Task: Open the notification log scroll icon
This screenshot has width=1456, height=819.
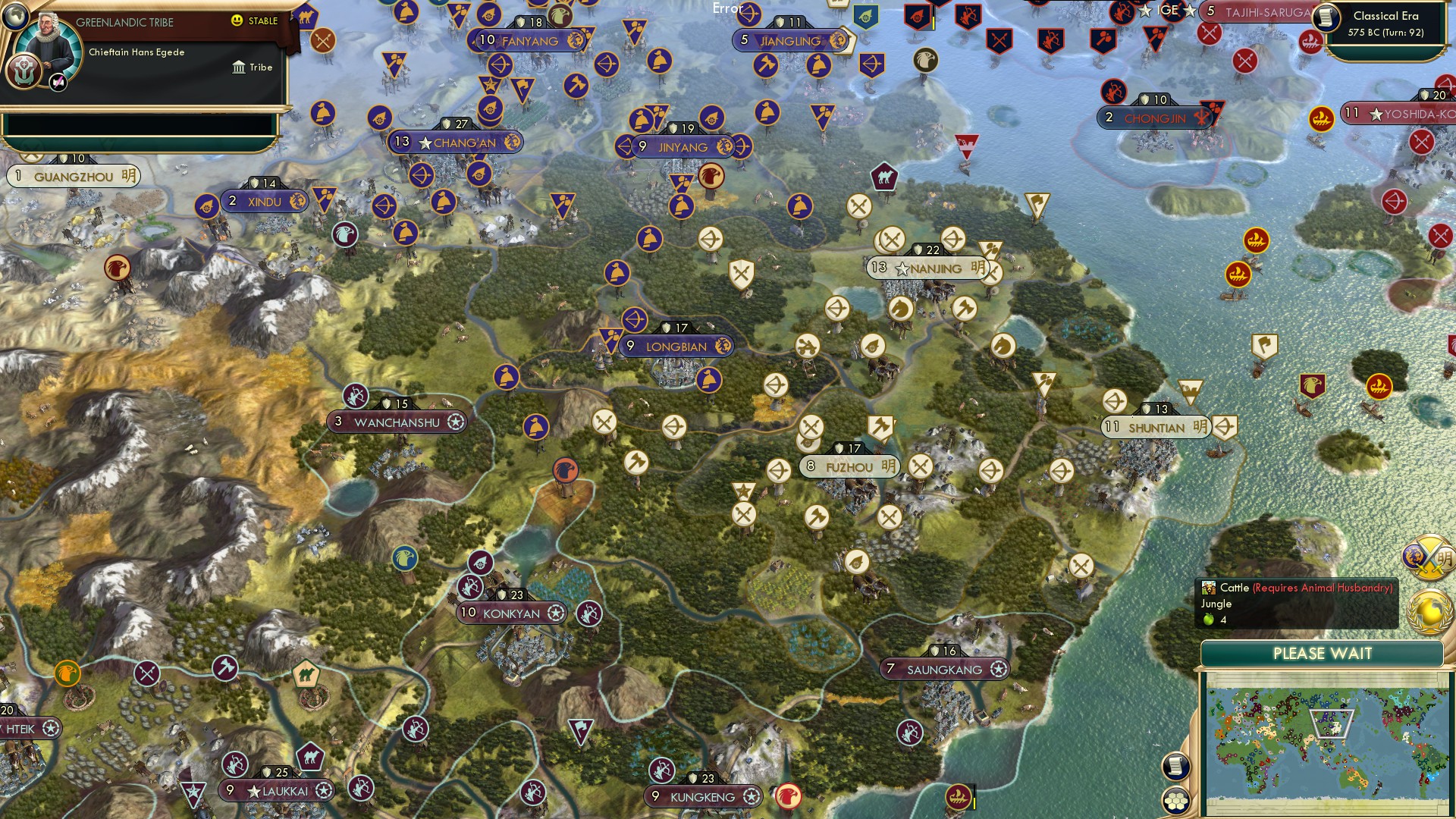Action: (x=1175, y=767)
